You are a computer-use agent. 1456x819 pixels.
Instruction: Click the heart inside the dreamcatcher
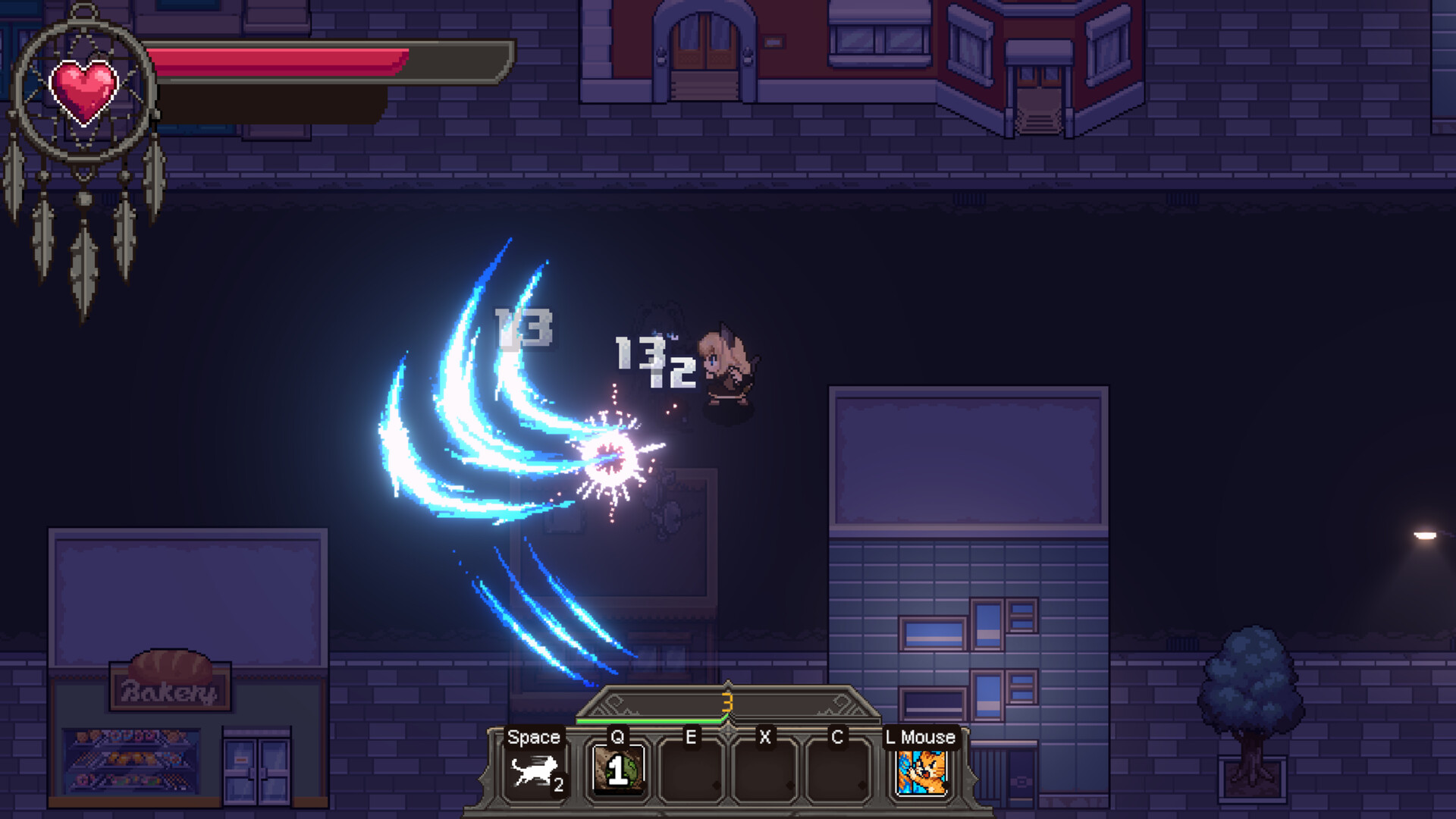86,89
